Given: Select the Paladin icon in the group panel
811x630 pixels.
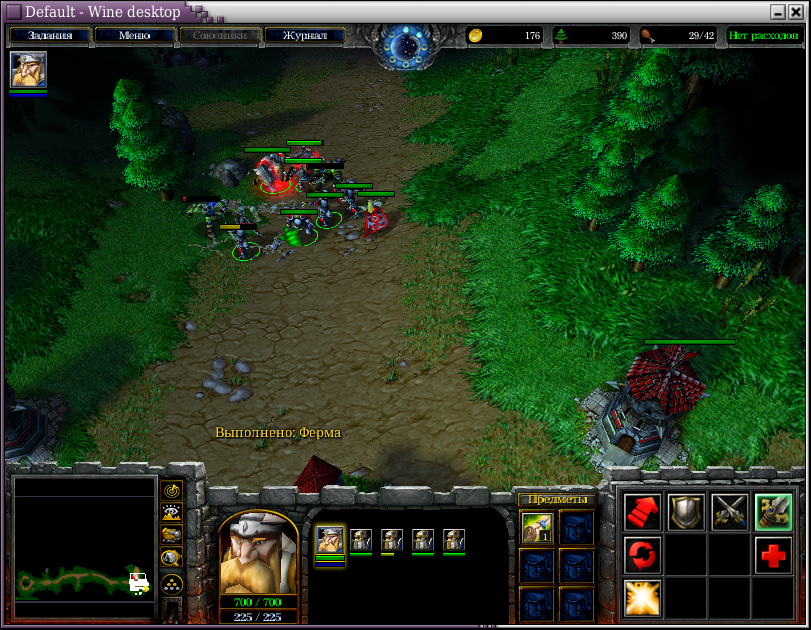Looking at the screenshot, I should 330,541.
